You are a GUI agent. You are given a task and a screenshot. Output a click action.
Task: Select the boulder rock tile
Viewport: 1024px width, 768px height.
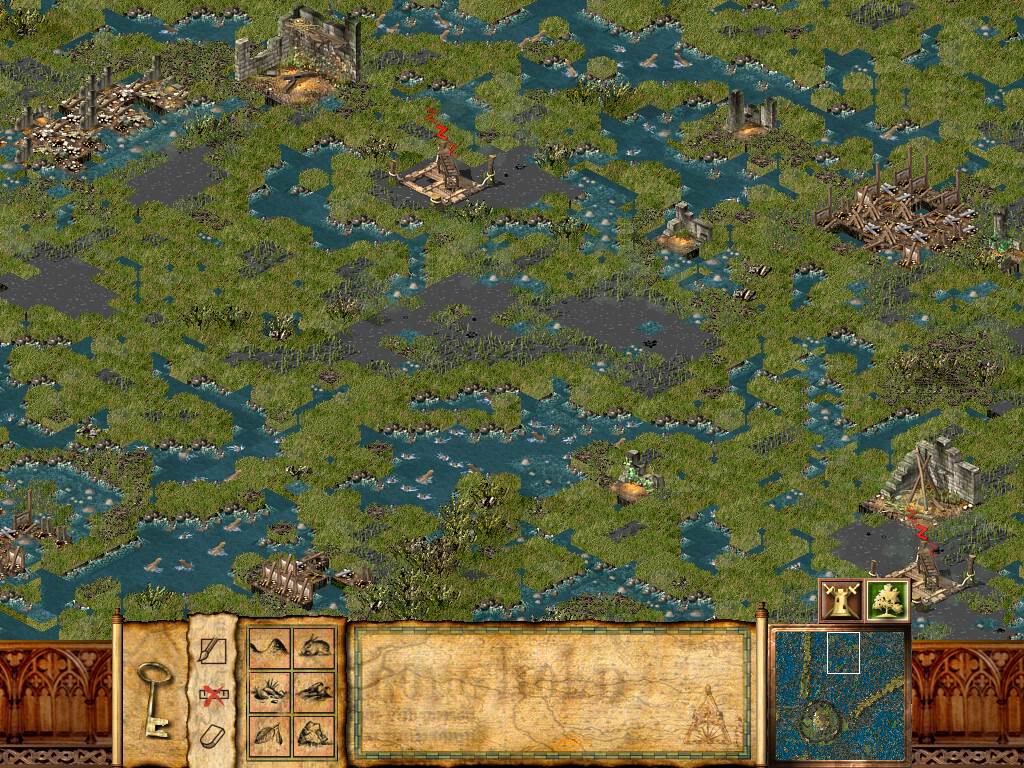(315, 736)
